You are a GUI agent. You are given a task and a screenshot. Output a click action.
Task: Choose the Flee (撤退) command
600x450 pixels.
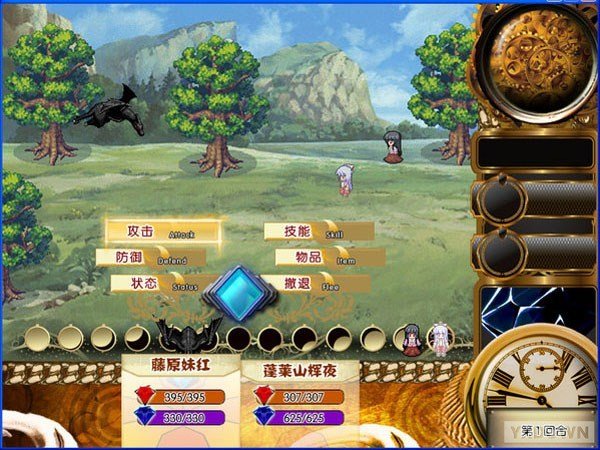click(318, 284)
